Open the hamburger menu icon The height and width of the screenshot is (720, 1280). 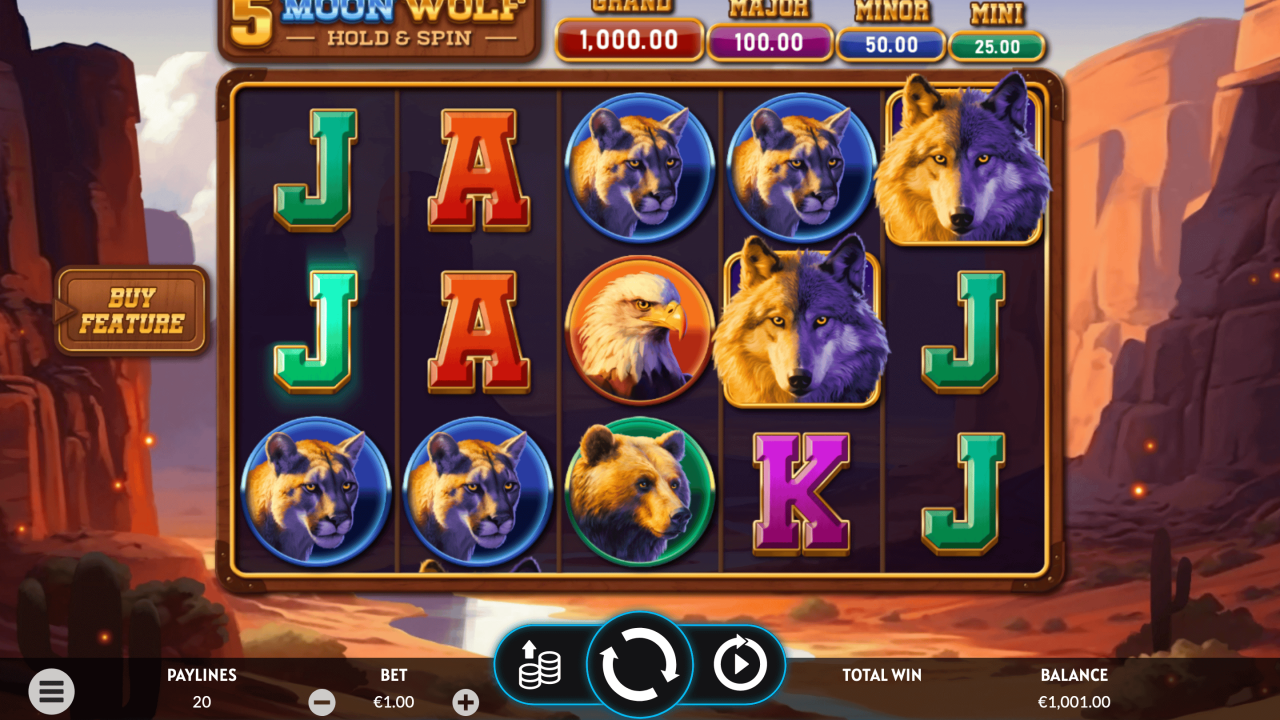tap(52, 691)
